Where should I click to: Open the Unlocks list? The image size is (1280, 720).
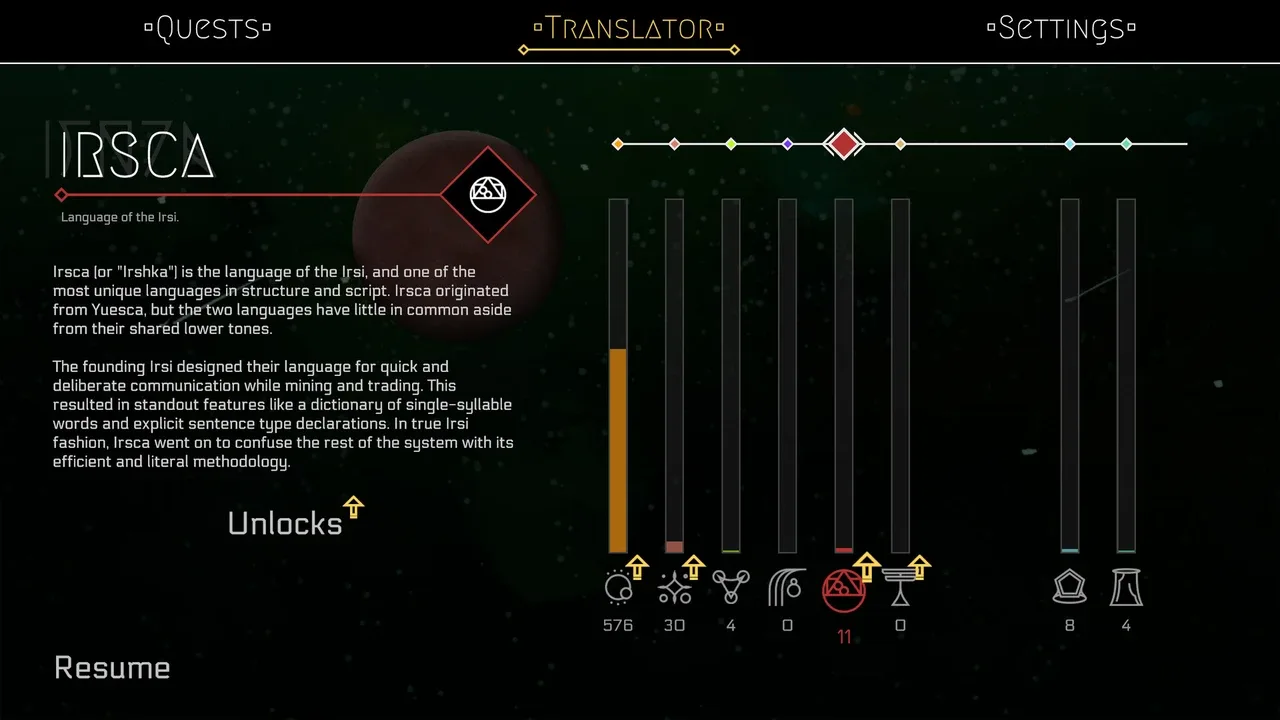pos(286,522)
